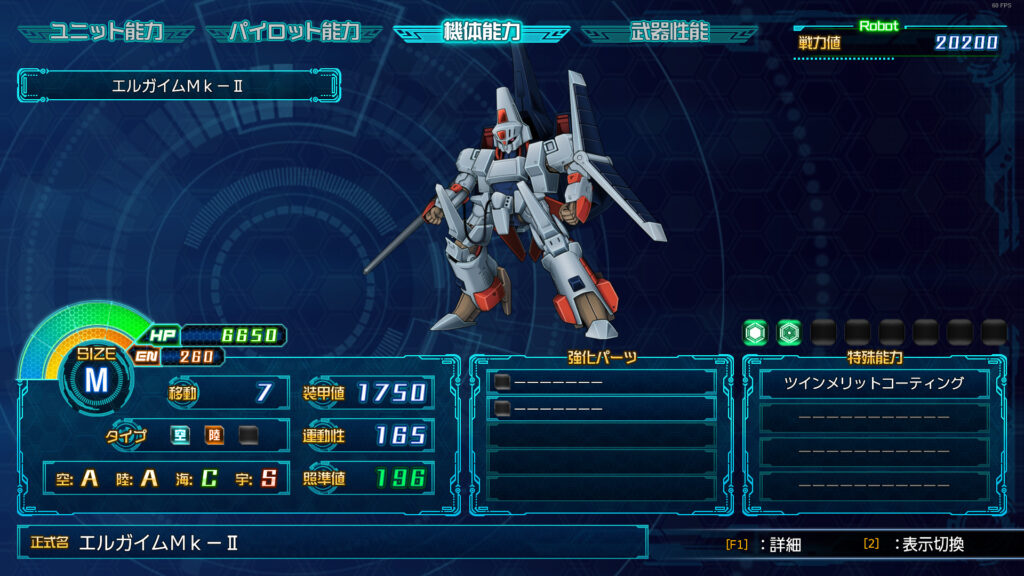Select the 機体能力 tab
The height and width of the screenshot is (576, 1024).
pos(481,31)
